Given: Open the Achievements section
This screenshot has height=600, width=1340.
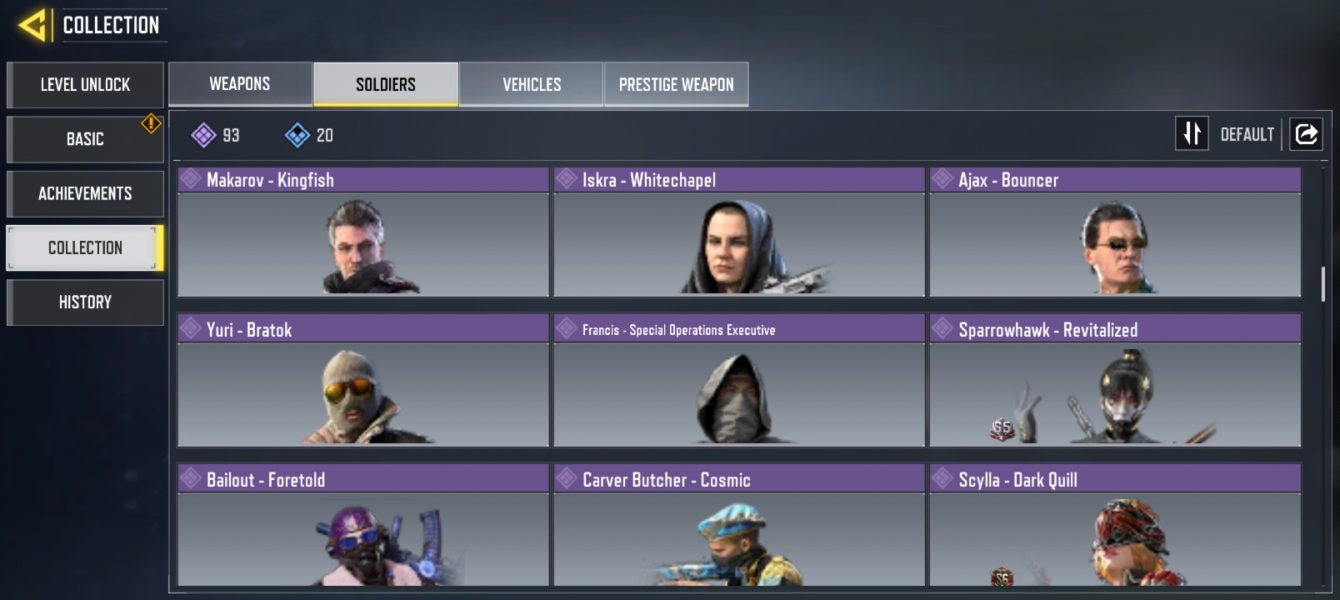Looking at the screenshot, I should [85, 193].
